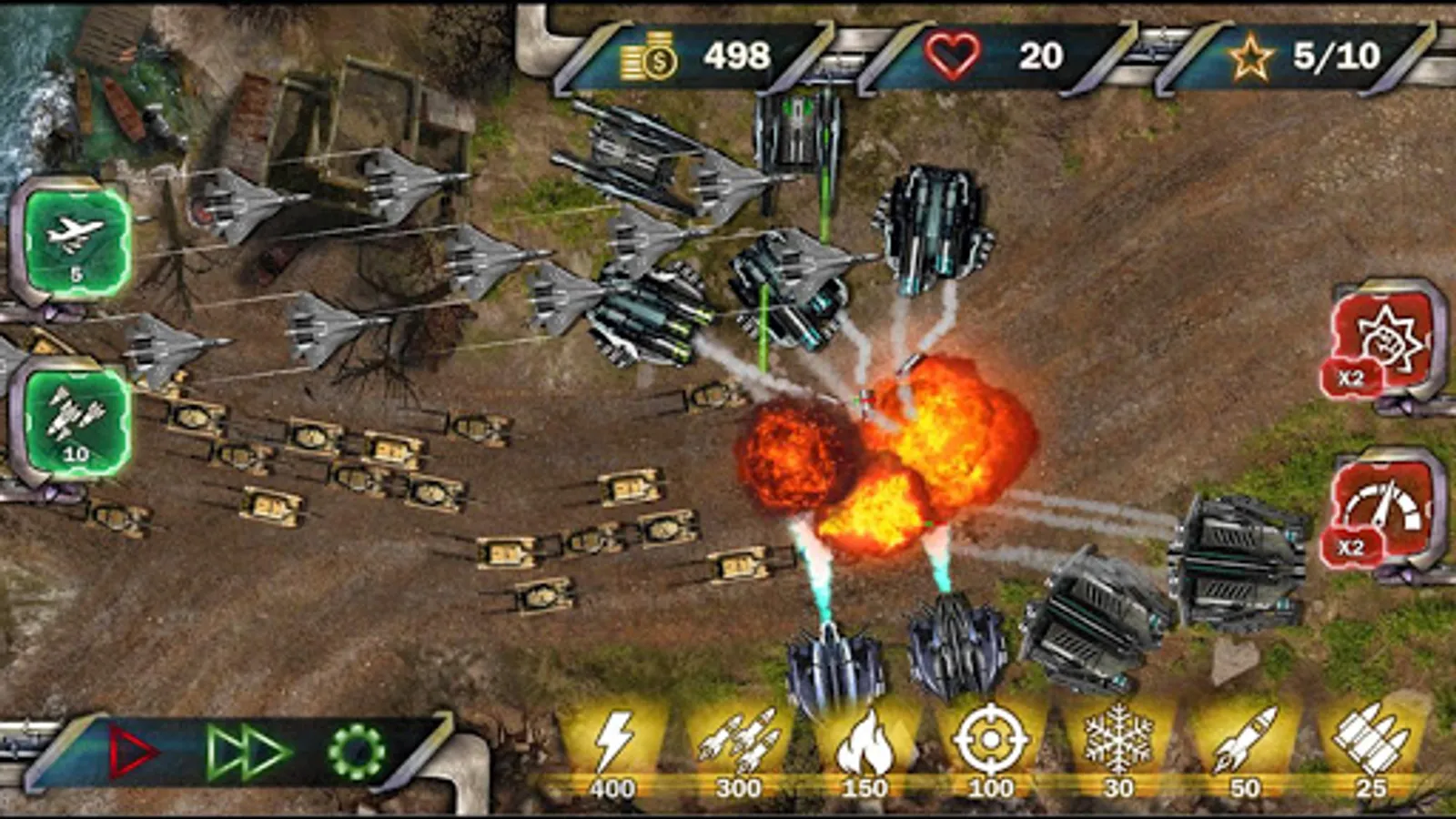1456x819 pixels.
Task: Call the airstrike plane ability
Action: pyautogui.click(x=76, y=239)
